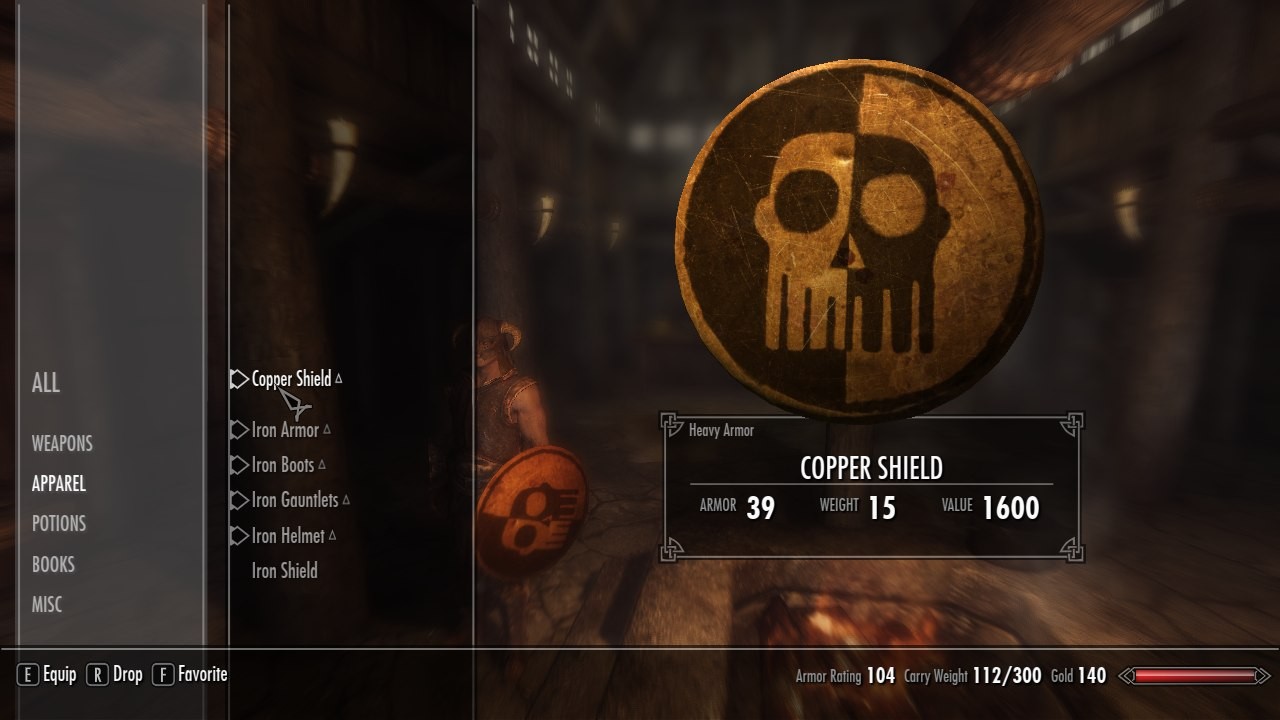The image size is (1280, 720).
Task: Select the Iron Helmet entry
Action: 288,536
